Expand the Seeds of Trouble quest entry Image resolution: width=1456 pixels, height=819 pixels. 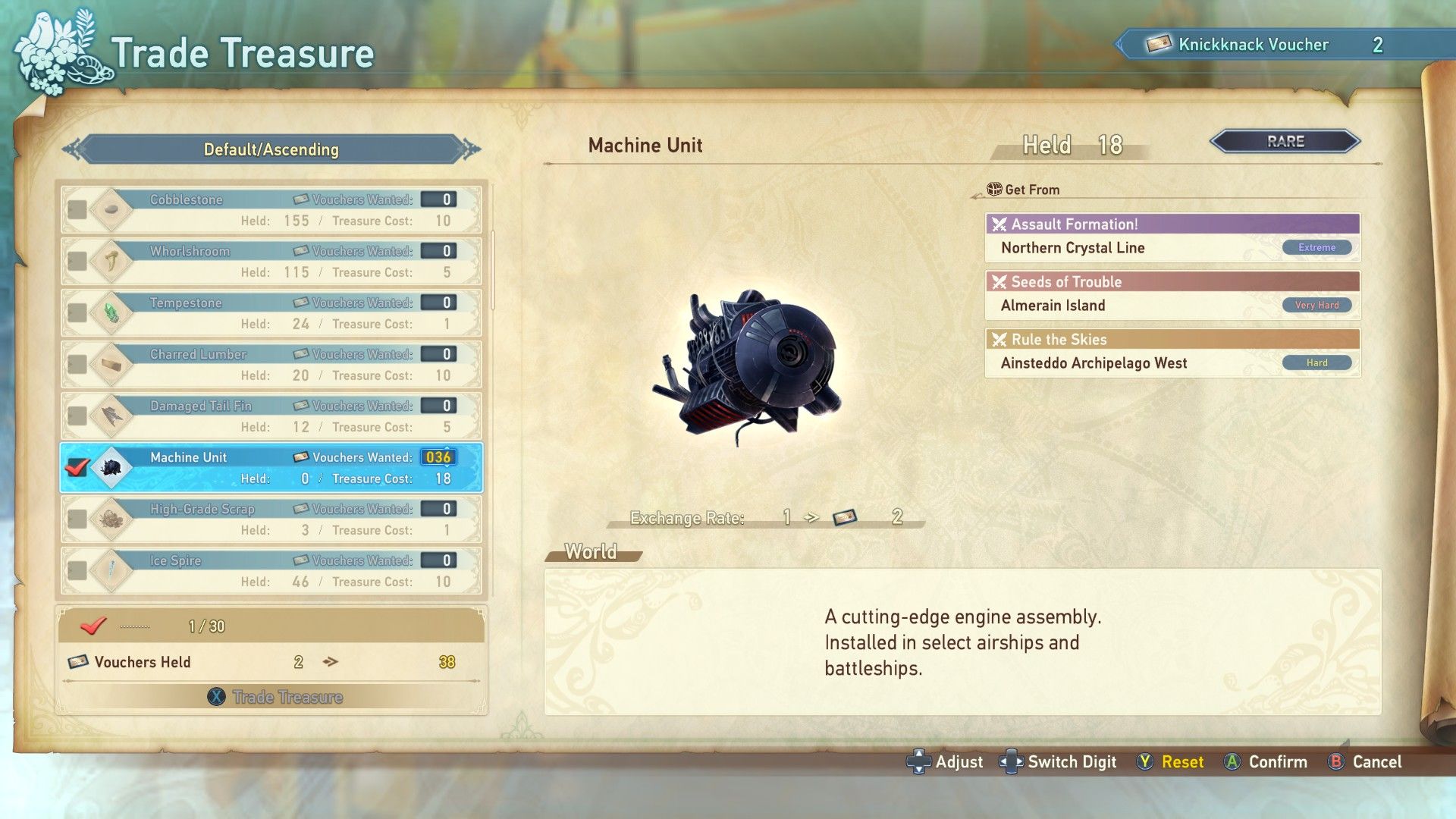point(1171,281)
